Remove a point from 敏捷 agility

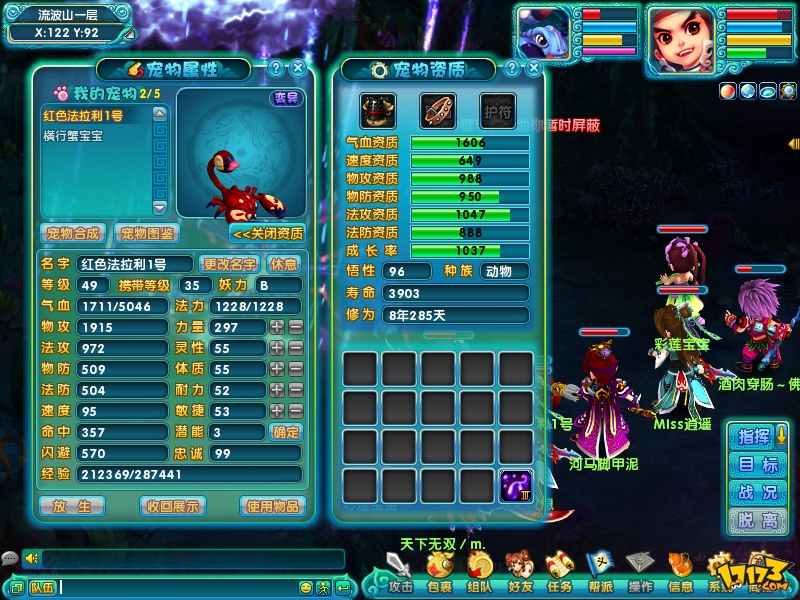pos(295,411)
